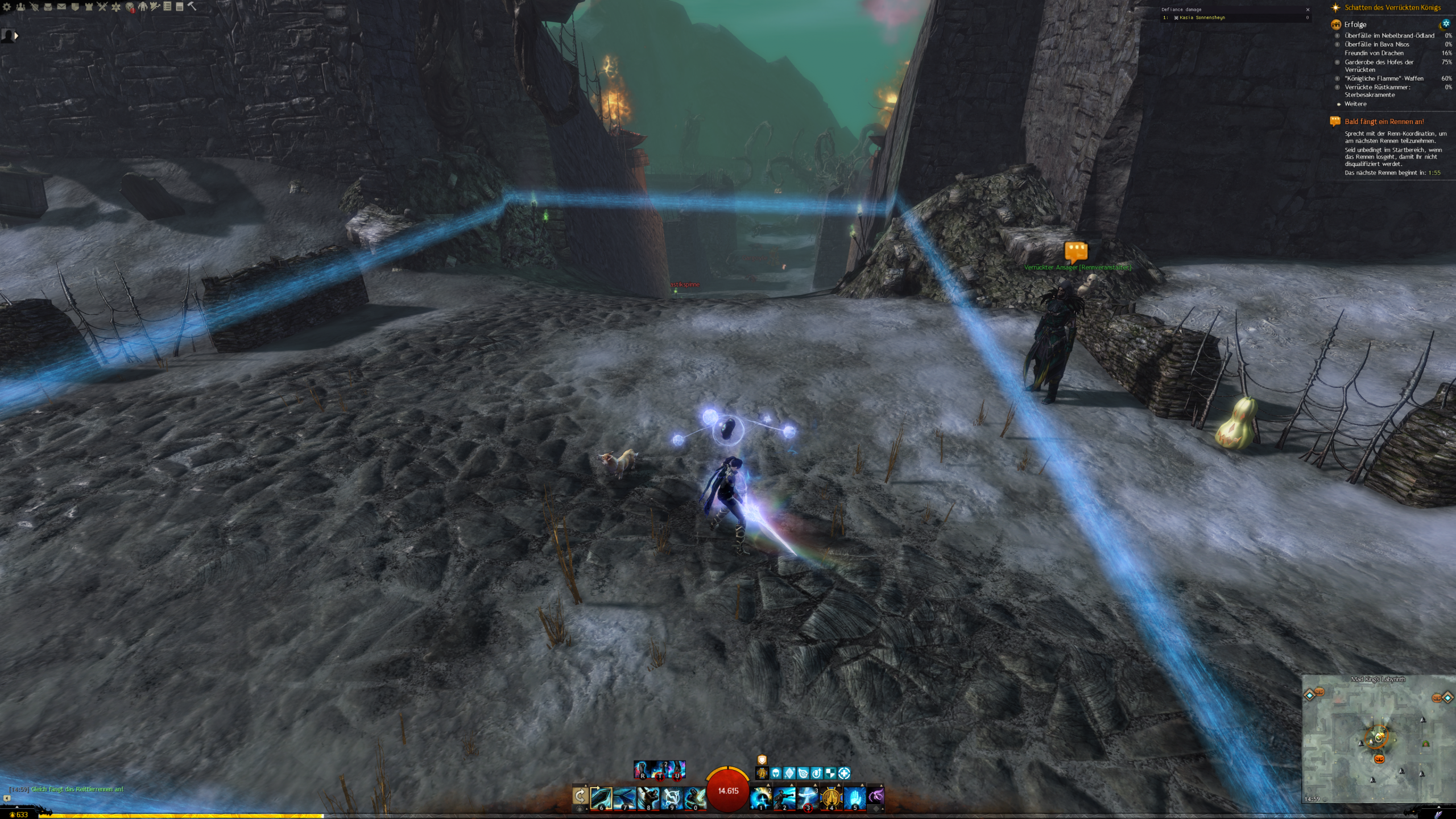Expand the party portrait arrow
This screenshot has width=1456, height=819.
click(16, 36)
